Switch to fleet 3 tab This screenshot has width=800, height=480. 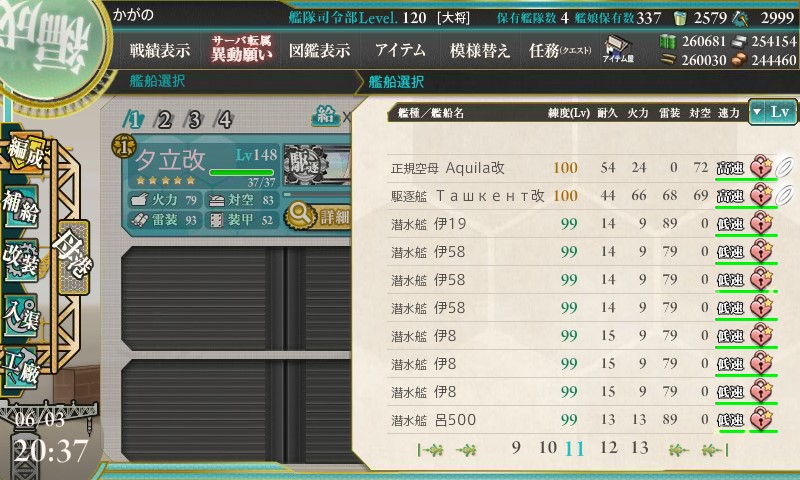pyautogui.click(x=194, y=120)
